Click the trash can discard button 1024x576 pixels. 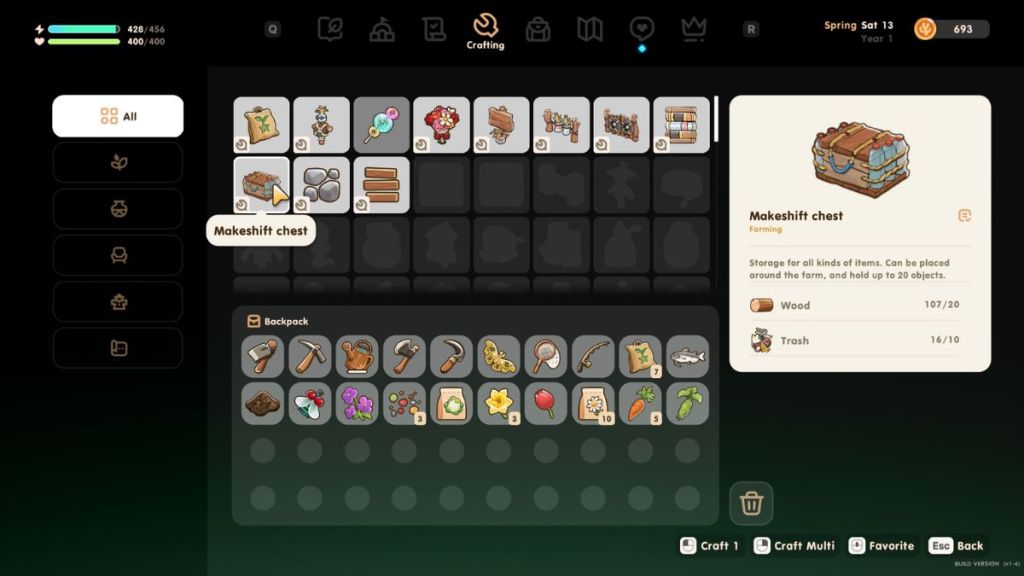751,503
